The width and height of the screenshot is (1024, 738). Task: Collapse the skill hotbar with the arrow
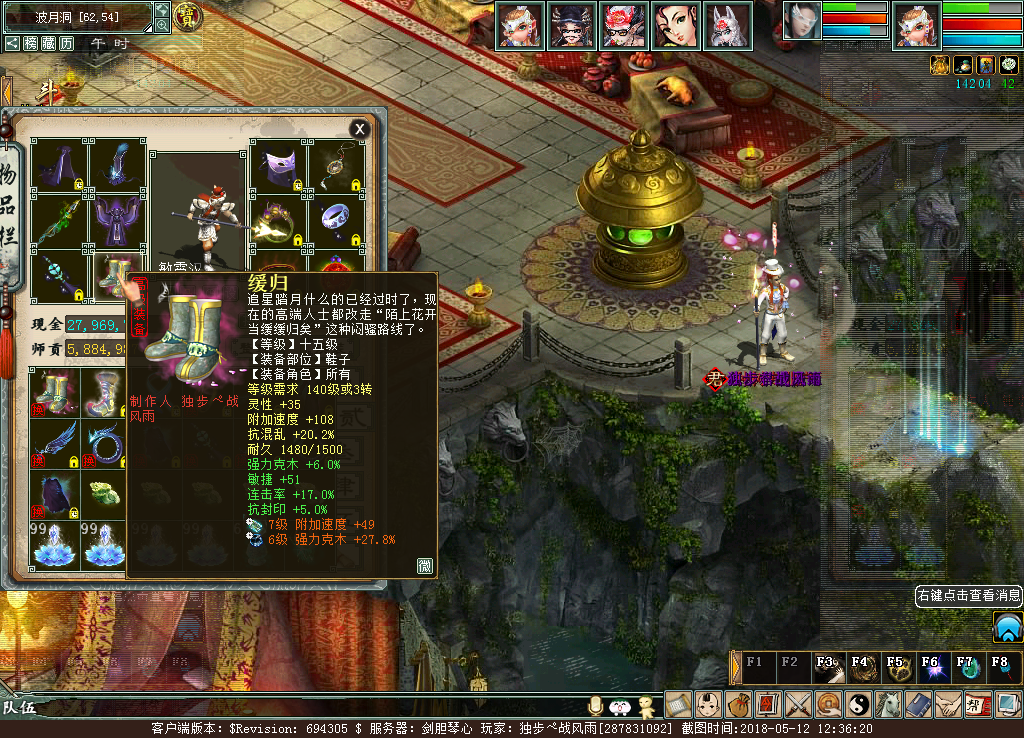(x=736, y=667)
